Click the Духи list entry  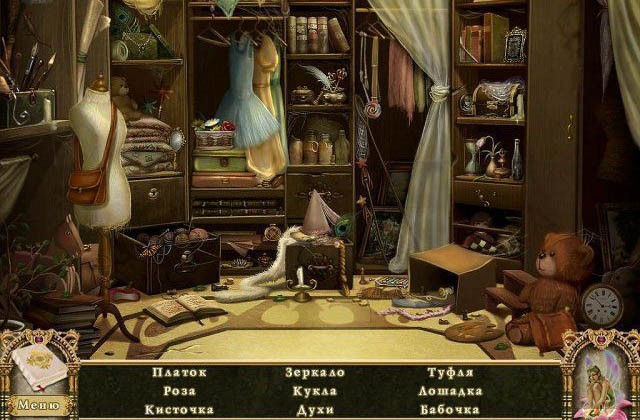click(x=316, y=409)
